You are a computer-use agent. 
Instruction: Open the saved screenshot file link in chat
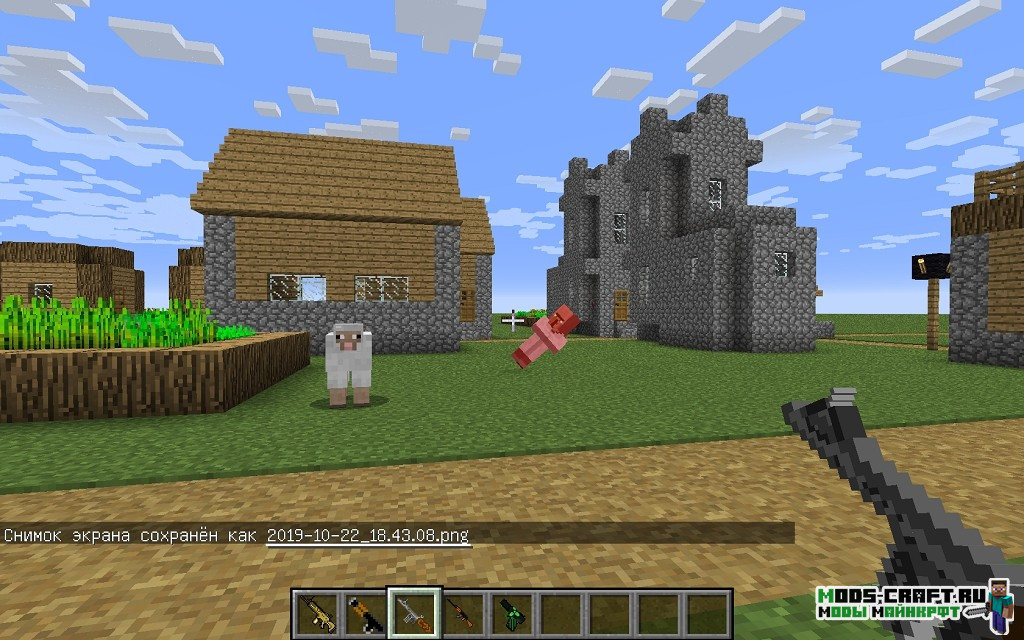coord(368,535)
